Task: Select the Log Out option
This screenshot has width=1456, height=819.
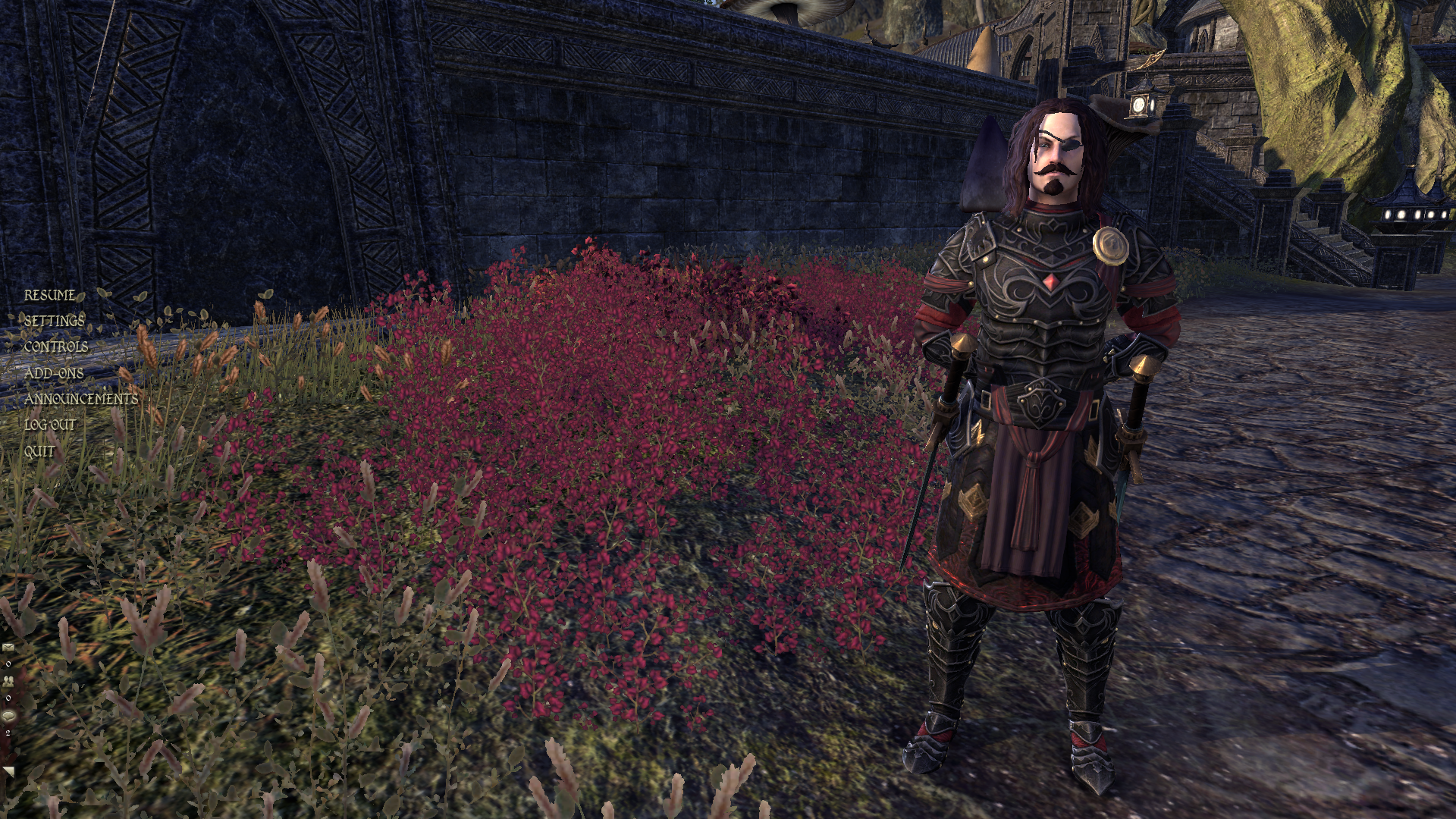Action: tap(50, 425)
